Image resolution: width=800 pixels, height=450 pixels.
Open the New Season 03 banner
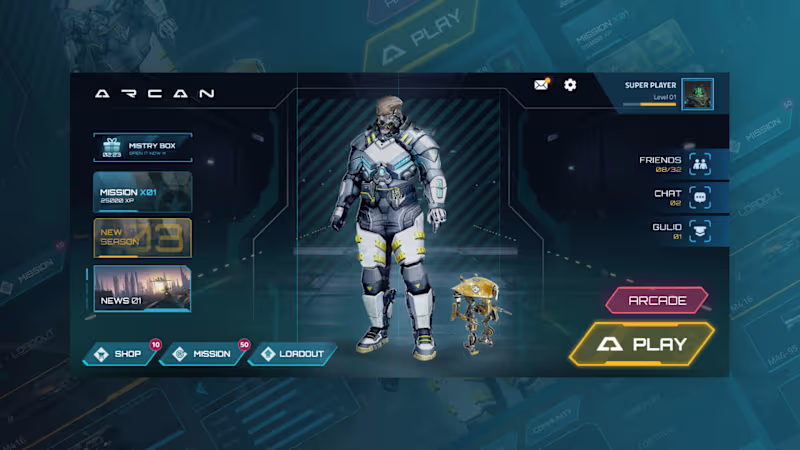coord(142,238)
